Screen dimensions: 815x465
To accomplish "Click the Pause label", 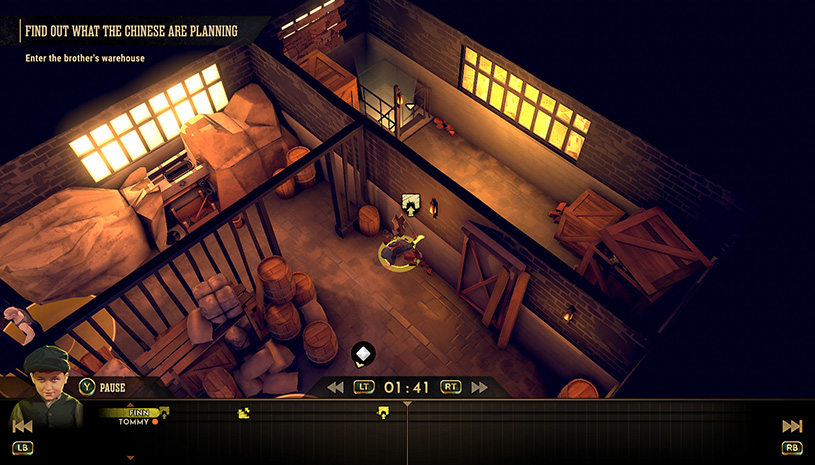I will [112, 387].
